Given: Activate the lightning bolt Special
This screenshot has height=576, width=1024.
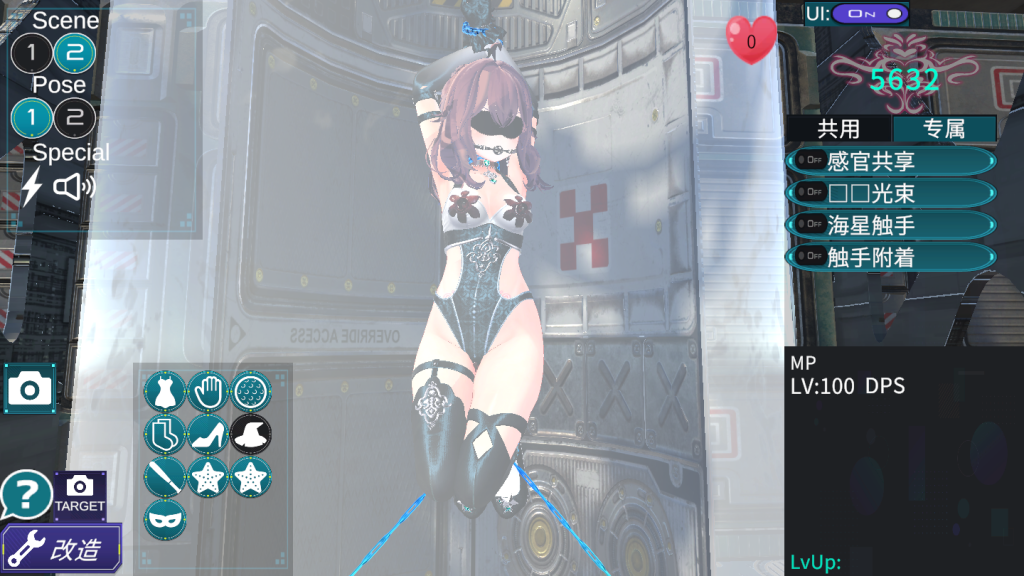Looking at the screenshot, I should [32, 186].
